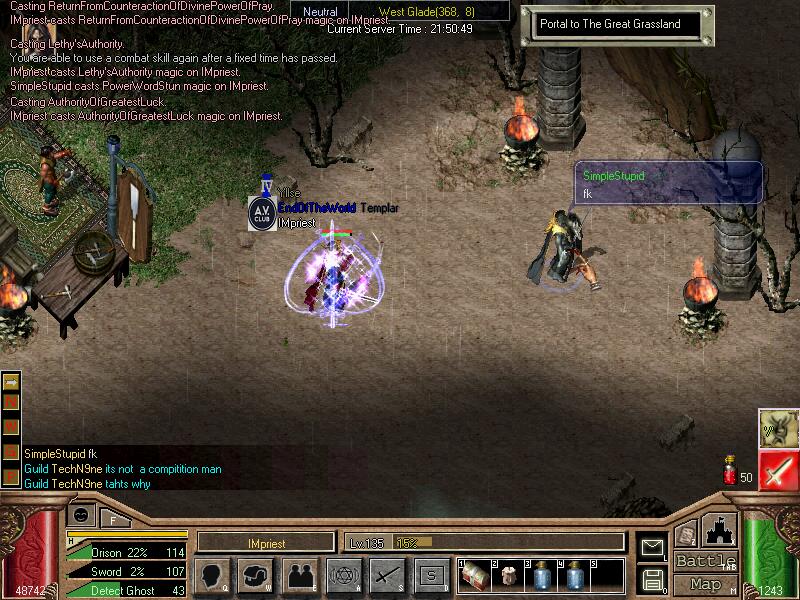
Task: Use the blue potion in hotbar slot 3
Action: point(541,576)
